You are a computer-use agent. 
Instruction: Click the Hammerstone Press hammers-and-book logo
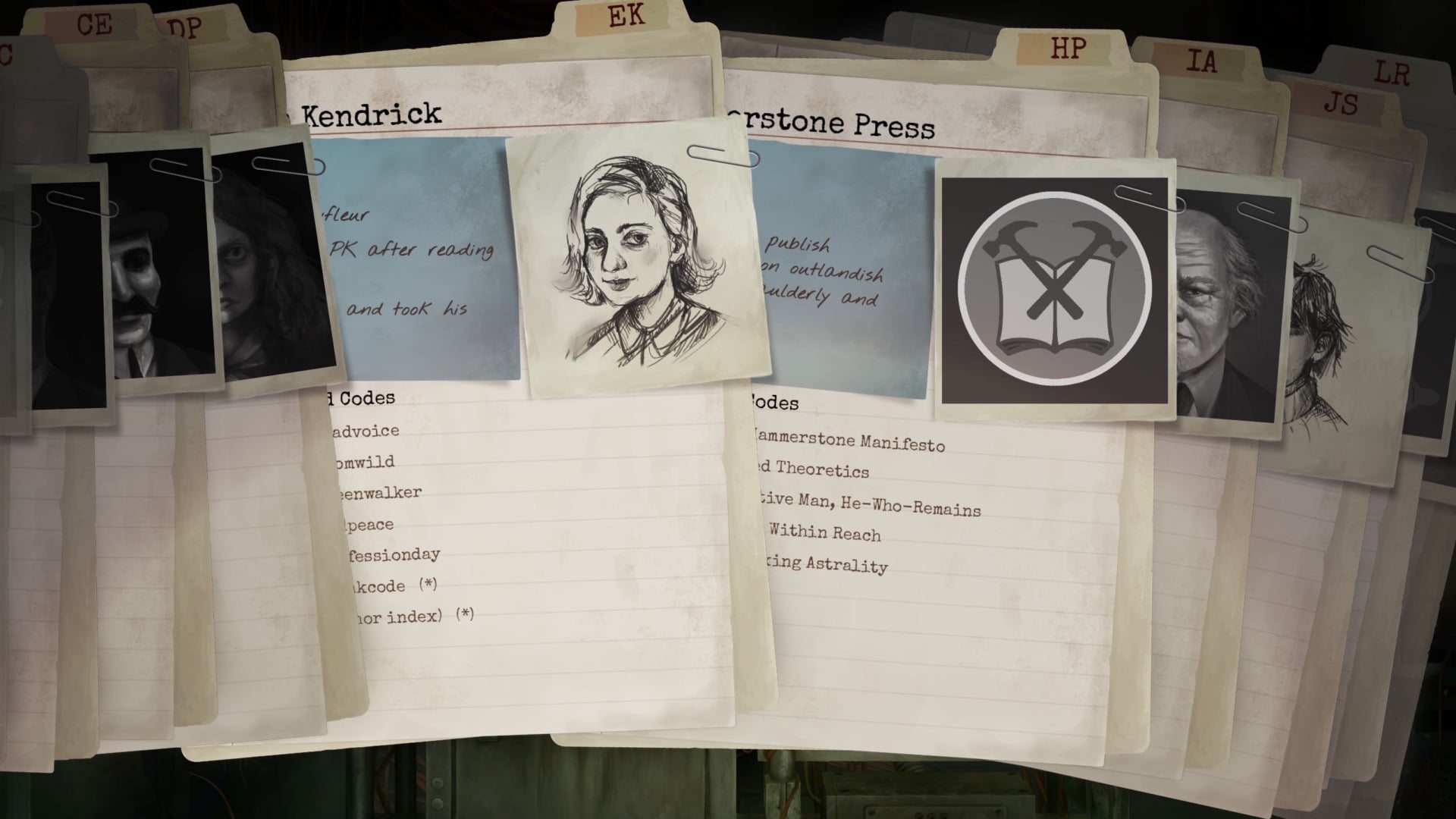(1056, 287)
